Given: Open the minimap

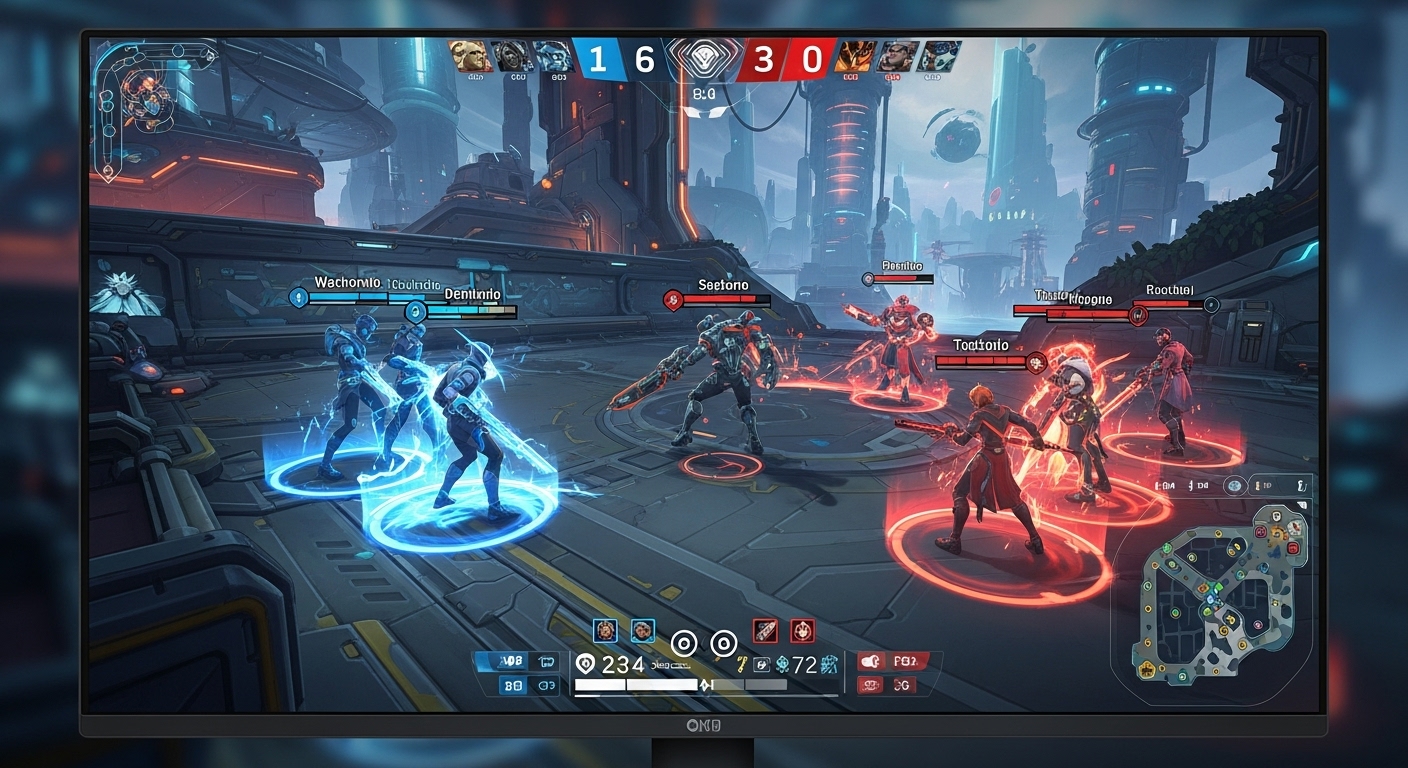Looking at the screenshot, I should 1213,594.
